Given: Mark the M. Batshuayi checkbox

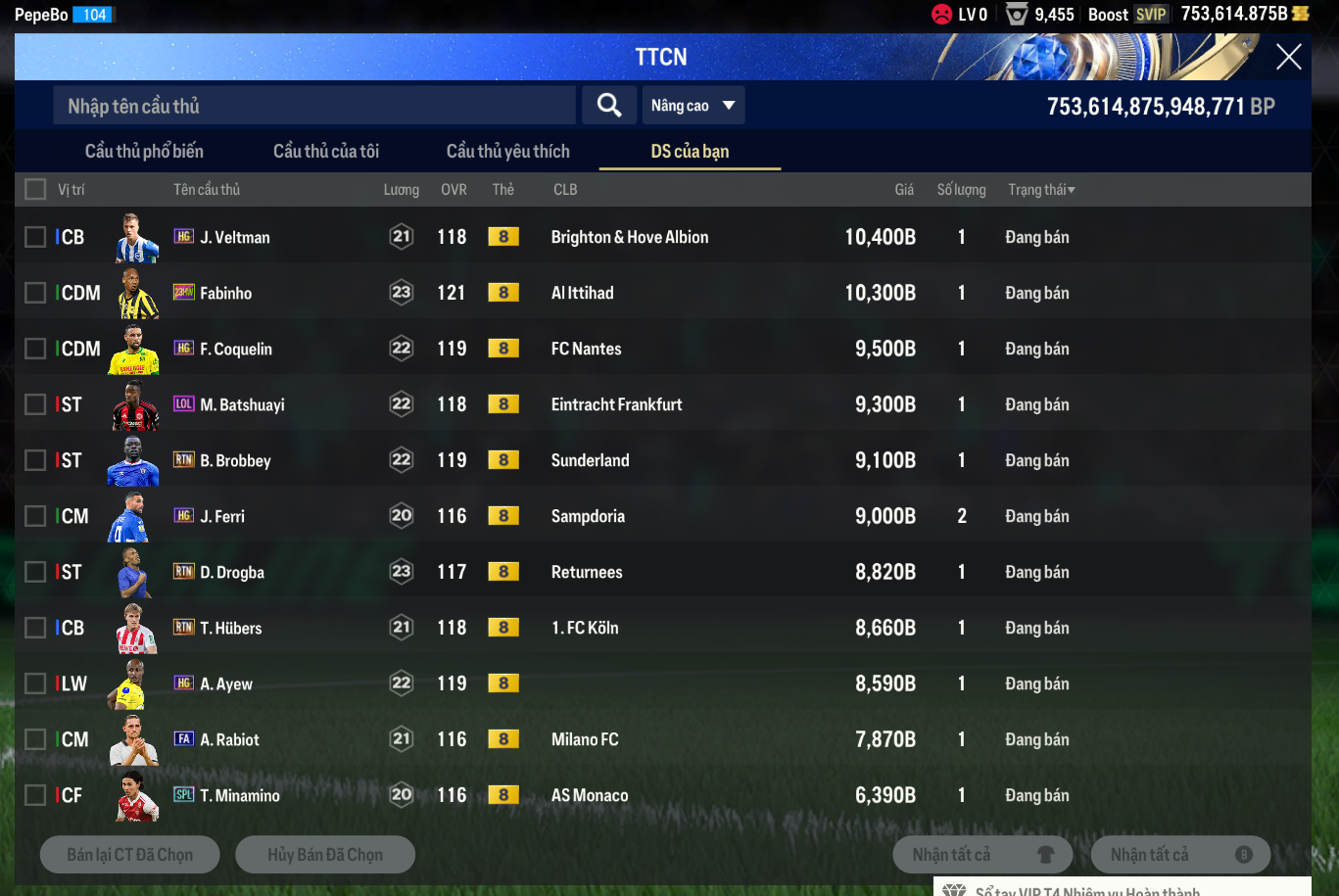Looking at the screenshot, I should pyautogui.click(x=35, y=404).
